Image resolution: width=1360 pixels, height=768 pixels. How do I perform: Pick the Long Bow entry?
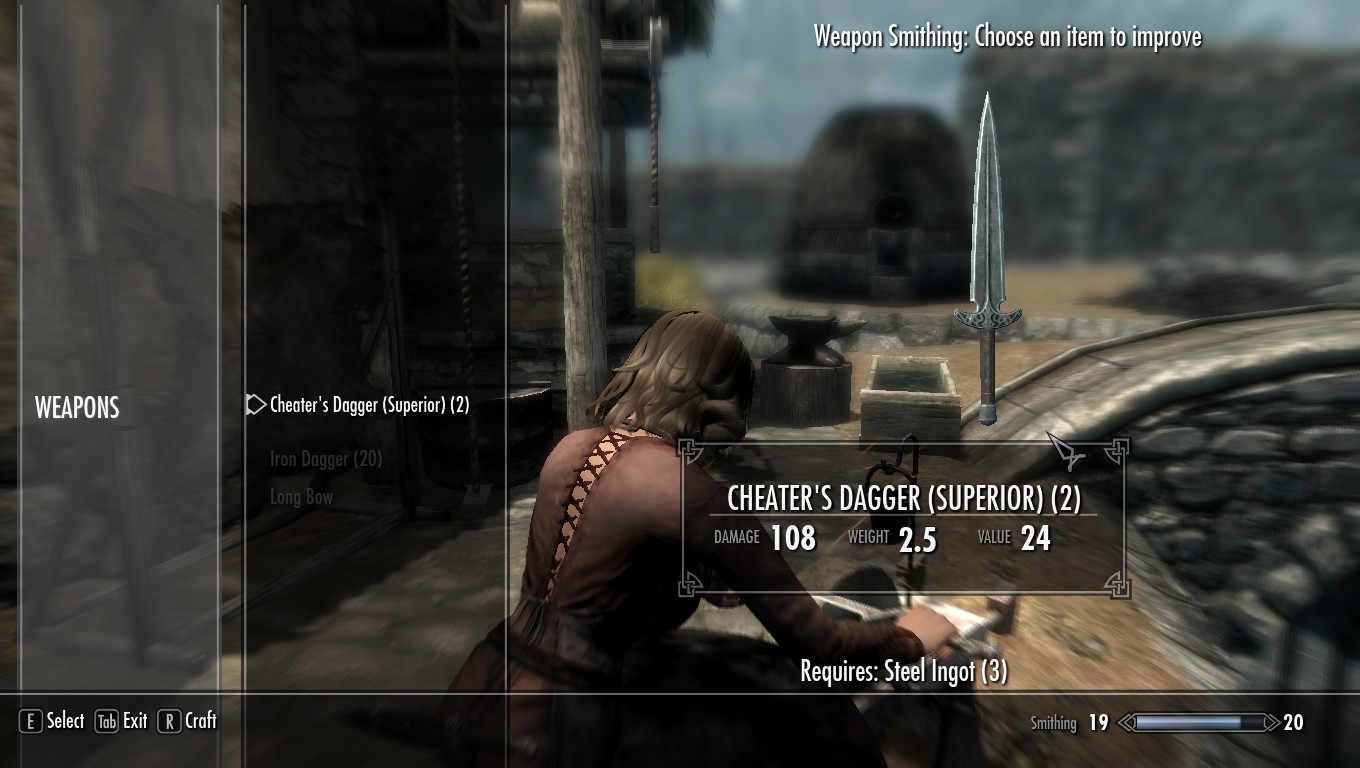pyautogui.click(x=301, y=497)
